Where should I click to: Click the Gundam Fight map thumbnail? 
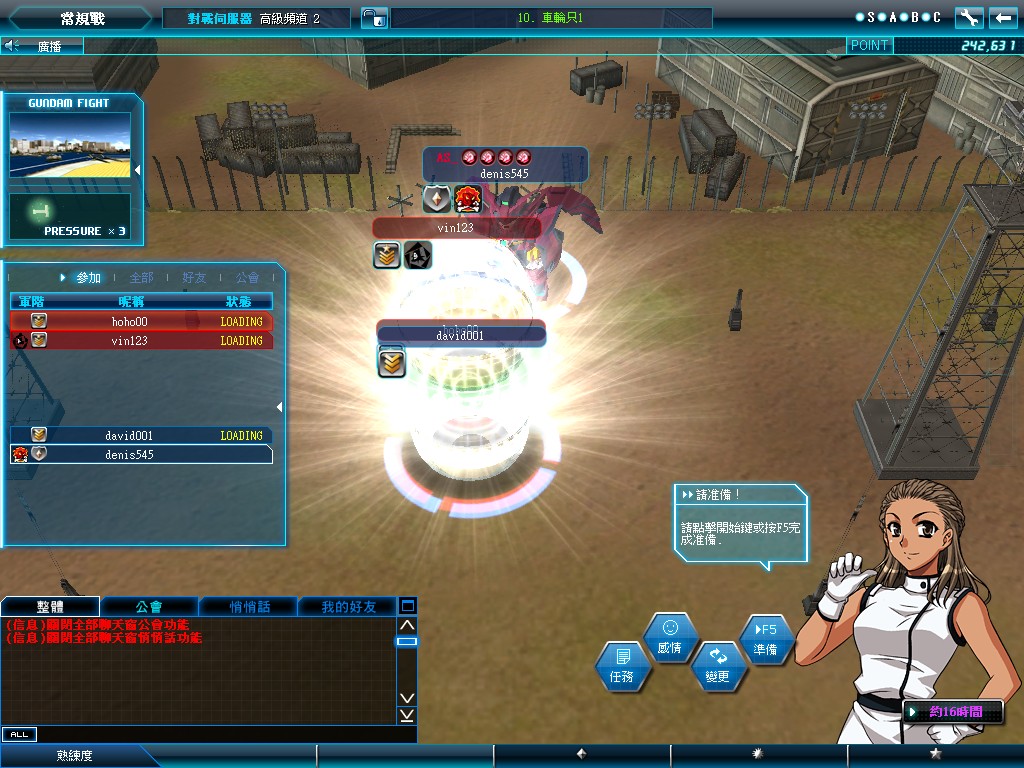[x=70, y=145]
